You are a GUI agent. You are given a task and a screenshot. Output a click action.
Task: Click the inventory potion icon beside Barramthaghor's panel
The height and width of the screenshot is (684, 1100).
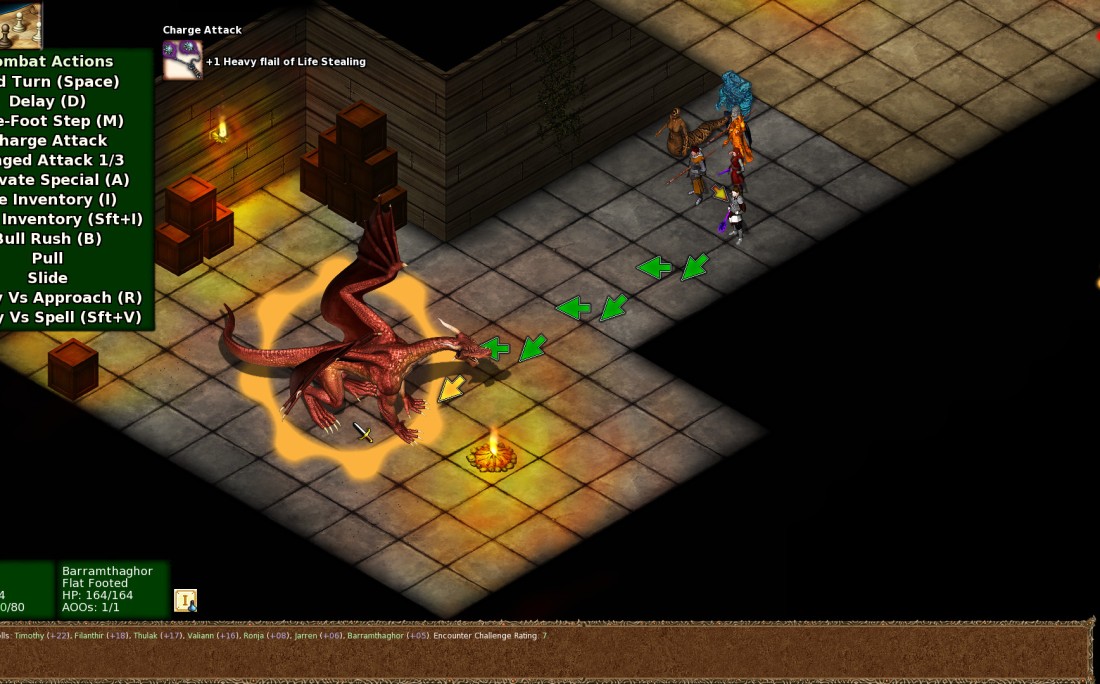tap(185, 600)
